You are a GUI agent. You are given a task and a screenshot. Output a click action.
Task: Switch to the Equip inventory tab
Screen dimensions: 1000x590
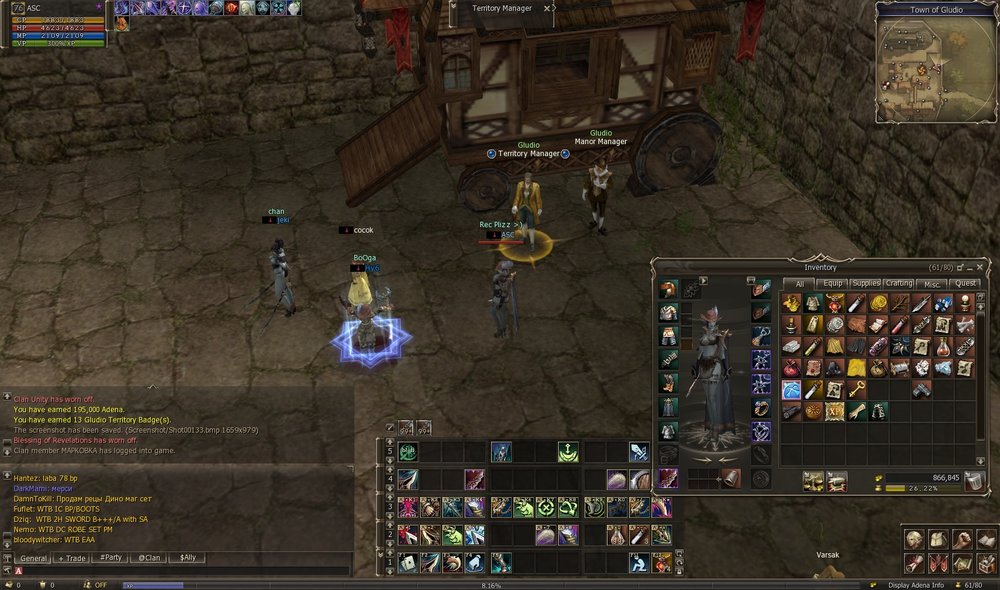tap(833, 284)
